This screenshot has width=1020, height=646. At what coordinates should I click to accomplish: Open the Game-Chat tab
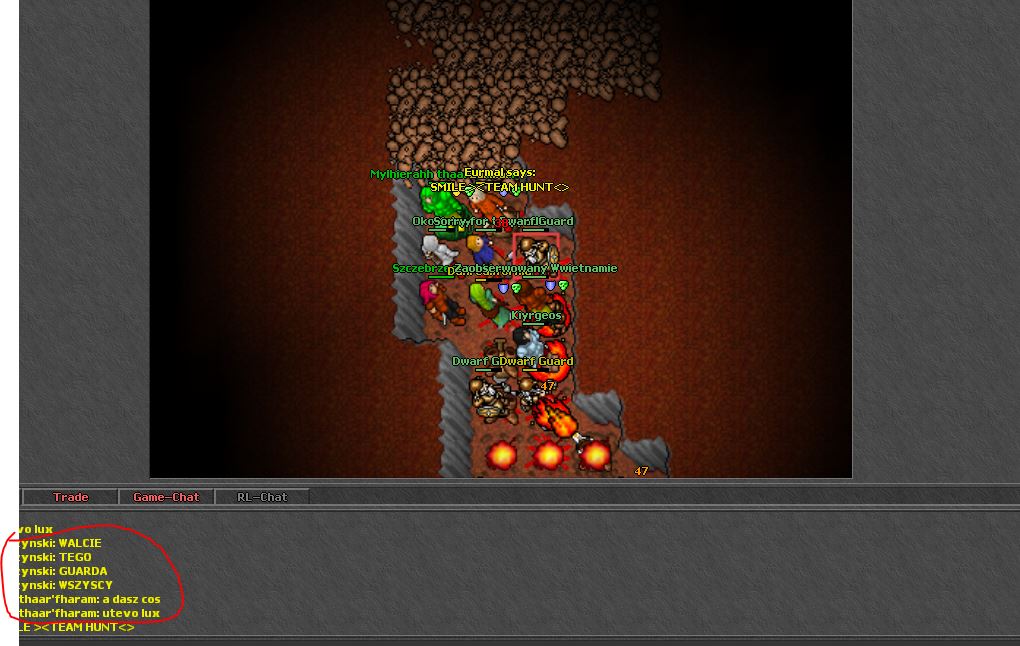pyautogui.click(x=166, y=497)
